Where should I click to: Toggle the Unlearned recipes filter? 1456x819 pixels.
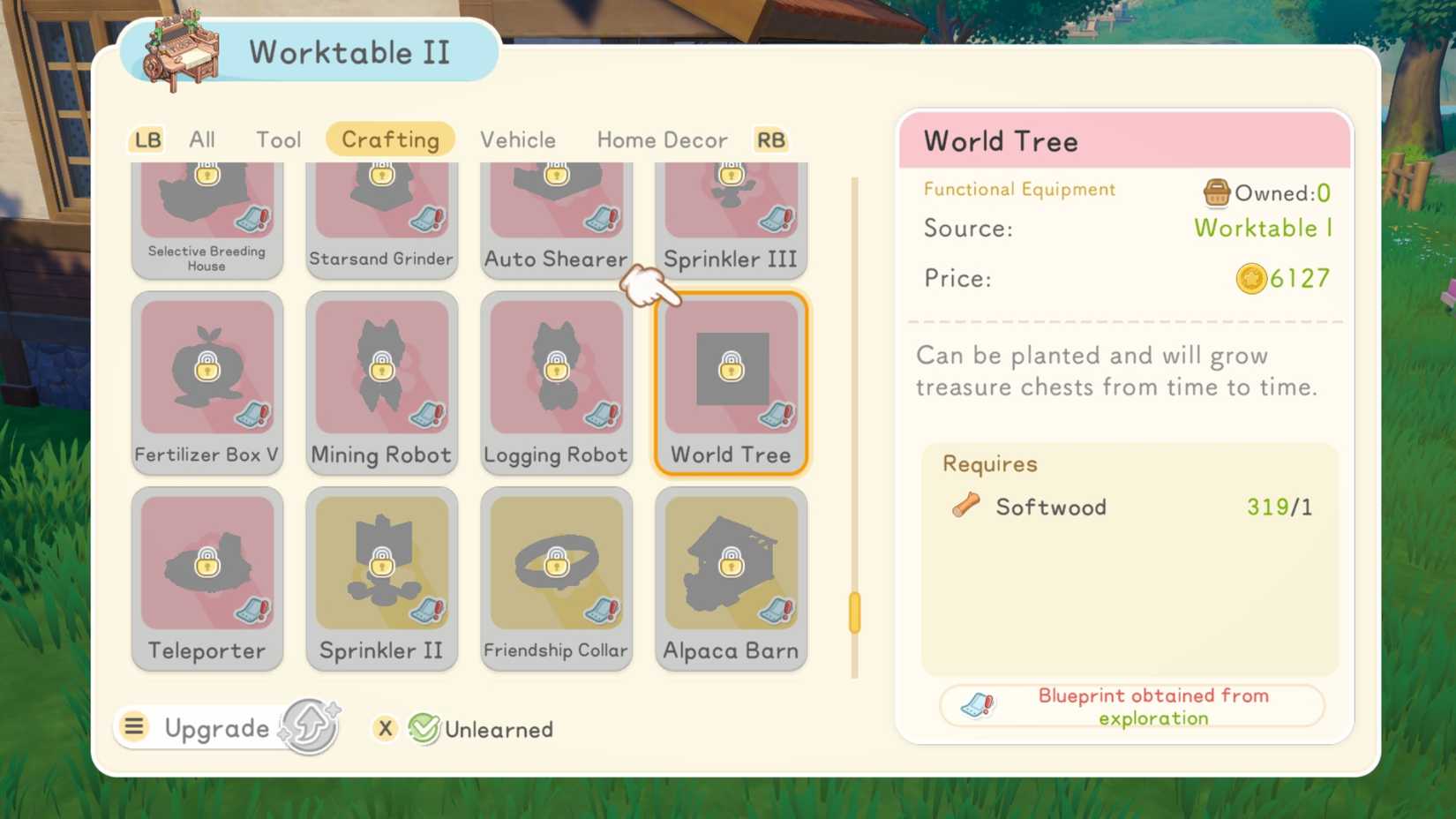coord(479,729)
